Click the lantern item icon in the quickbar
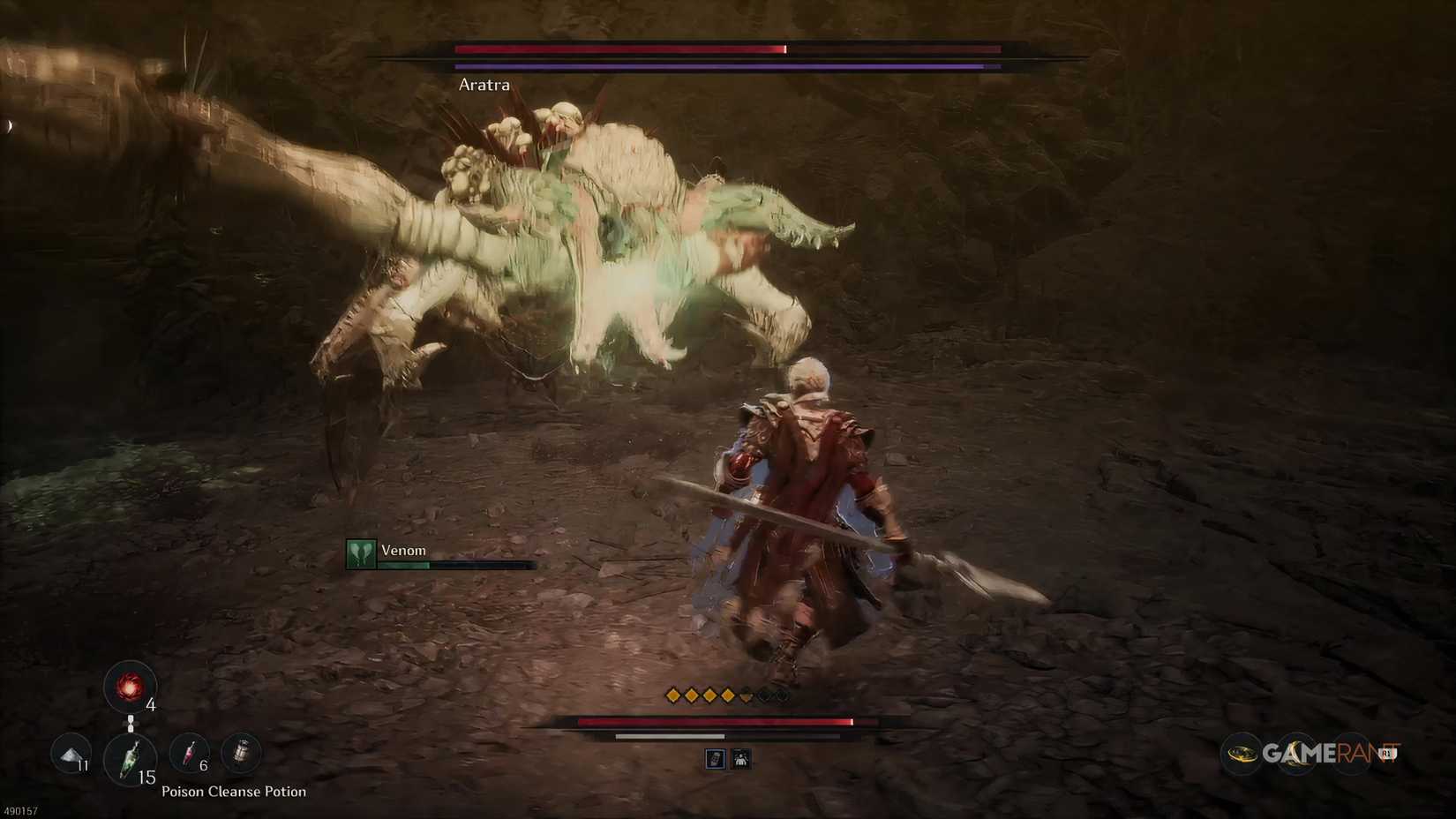 pos(239,752)
